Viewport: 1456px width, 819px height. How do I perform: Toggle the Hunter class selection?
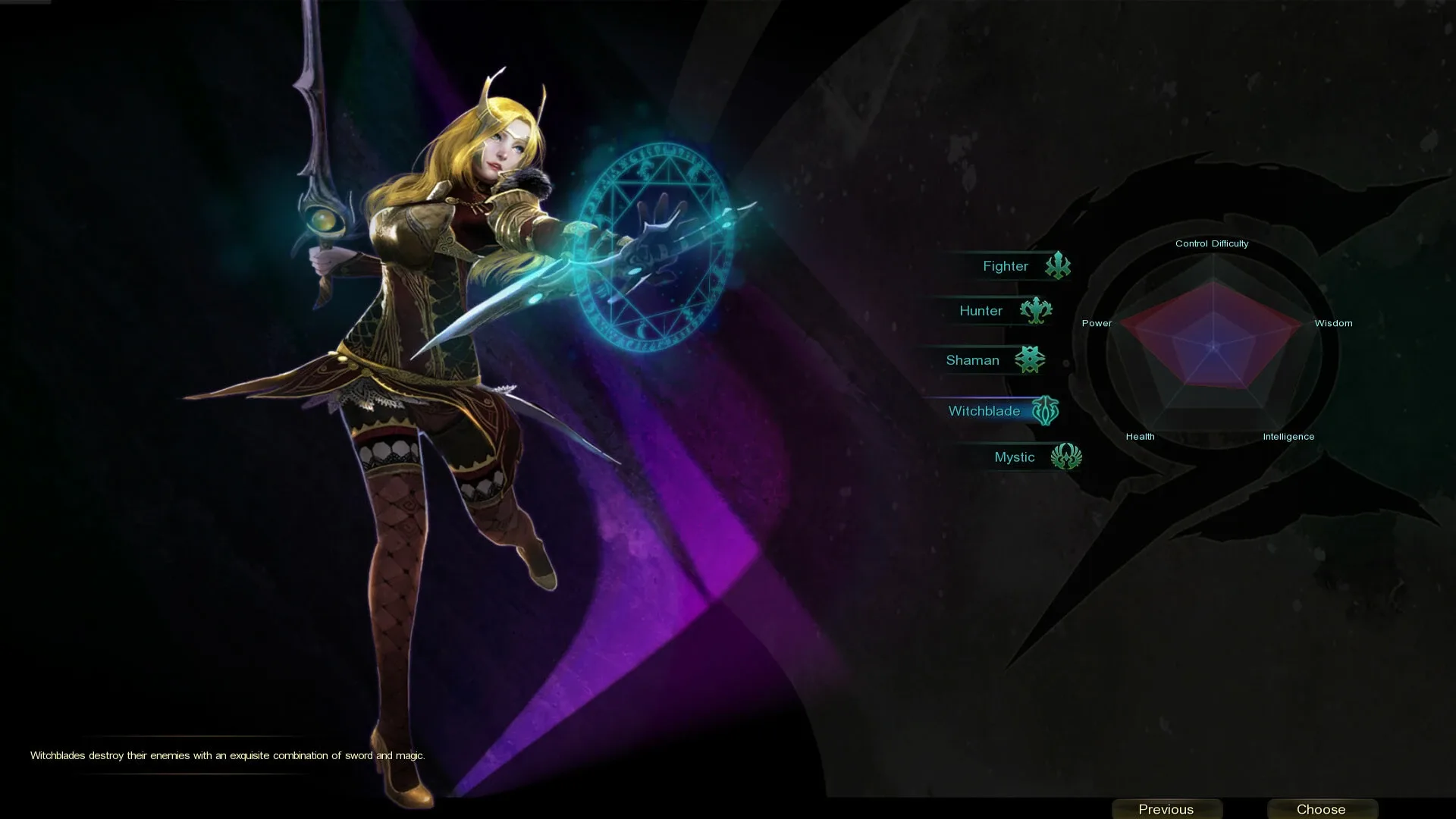point(981,310)
